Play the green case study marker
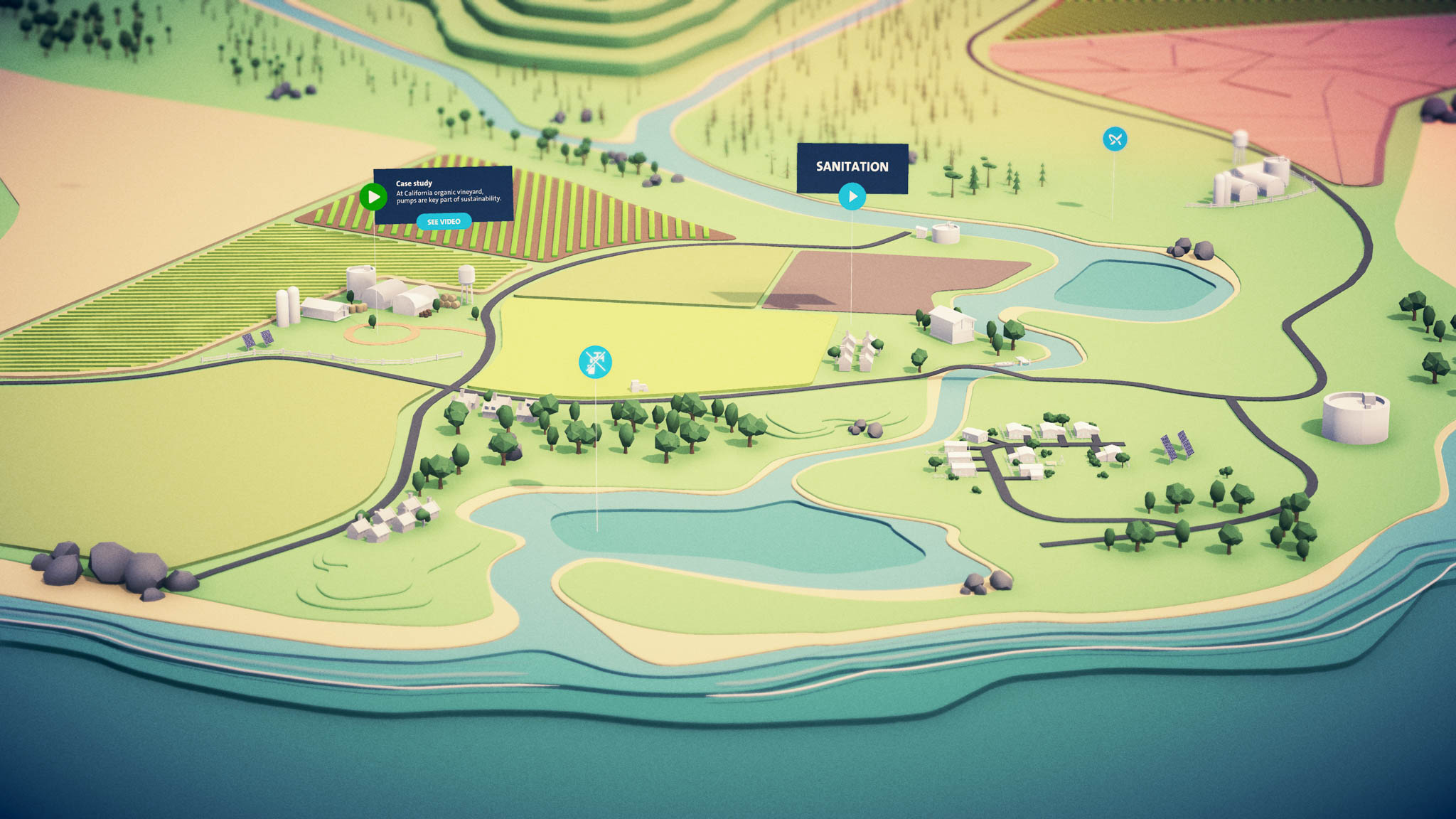 [373, 197]
